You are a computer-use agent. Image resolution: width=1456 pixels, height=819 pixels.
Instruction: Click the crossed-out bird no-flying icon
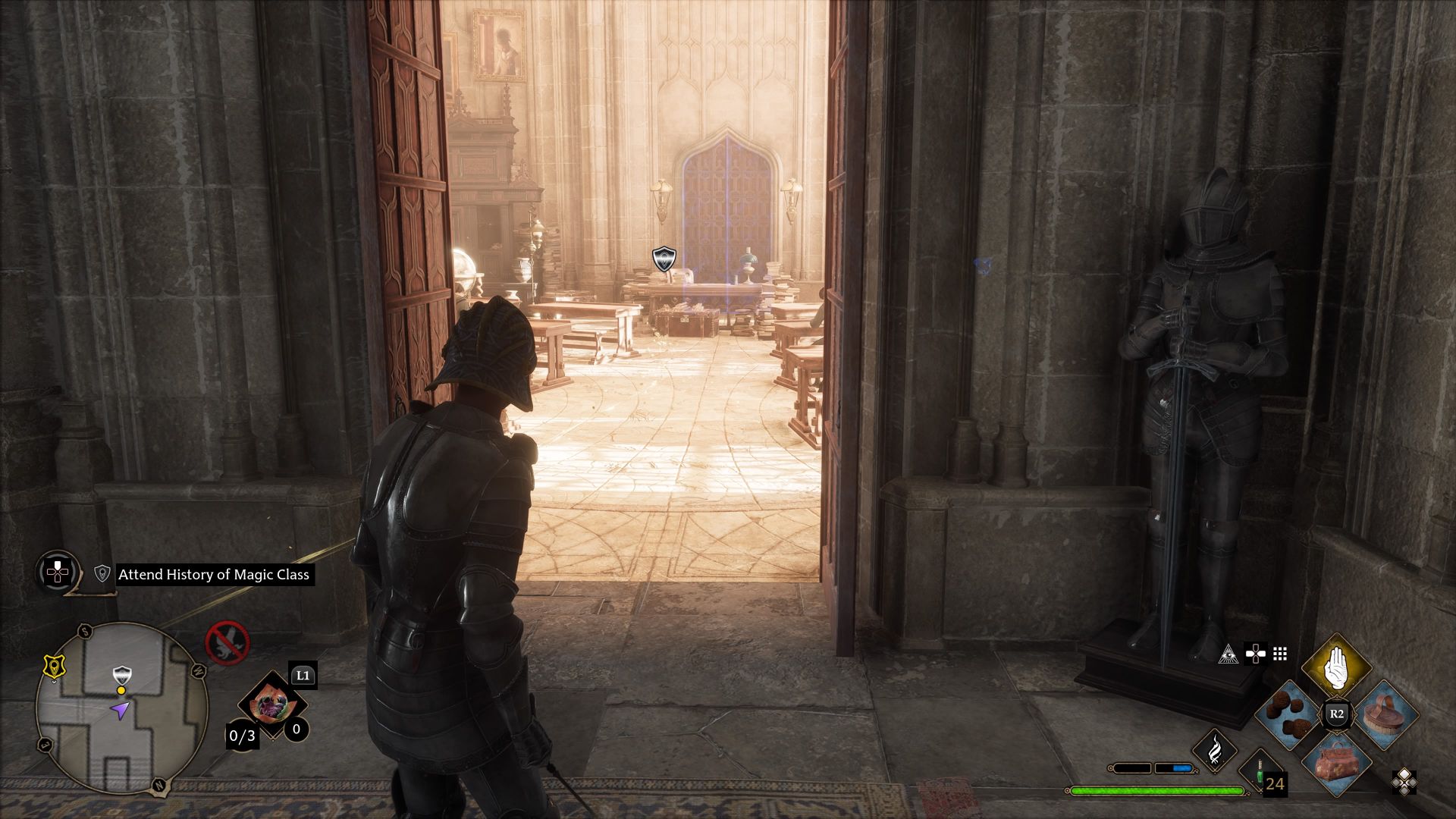click(227, 642)
